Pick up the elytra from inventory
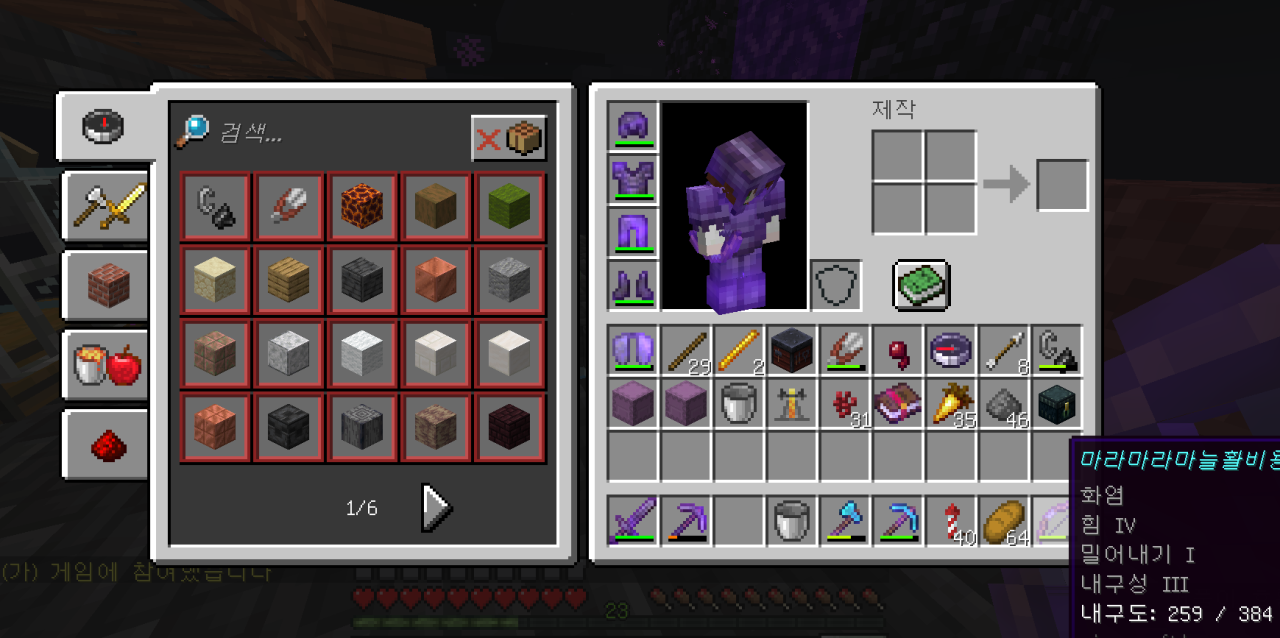 tap(633, 351)
